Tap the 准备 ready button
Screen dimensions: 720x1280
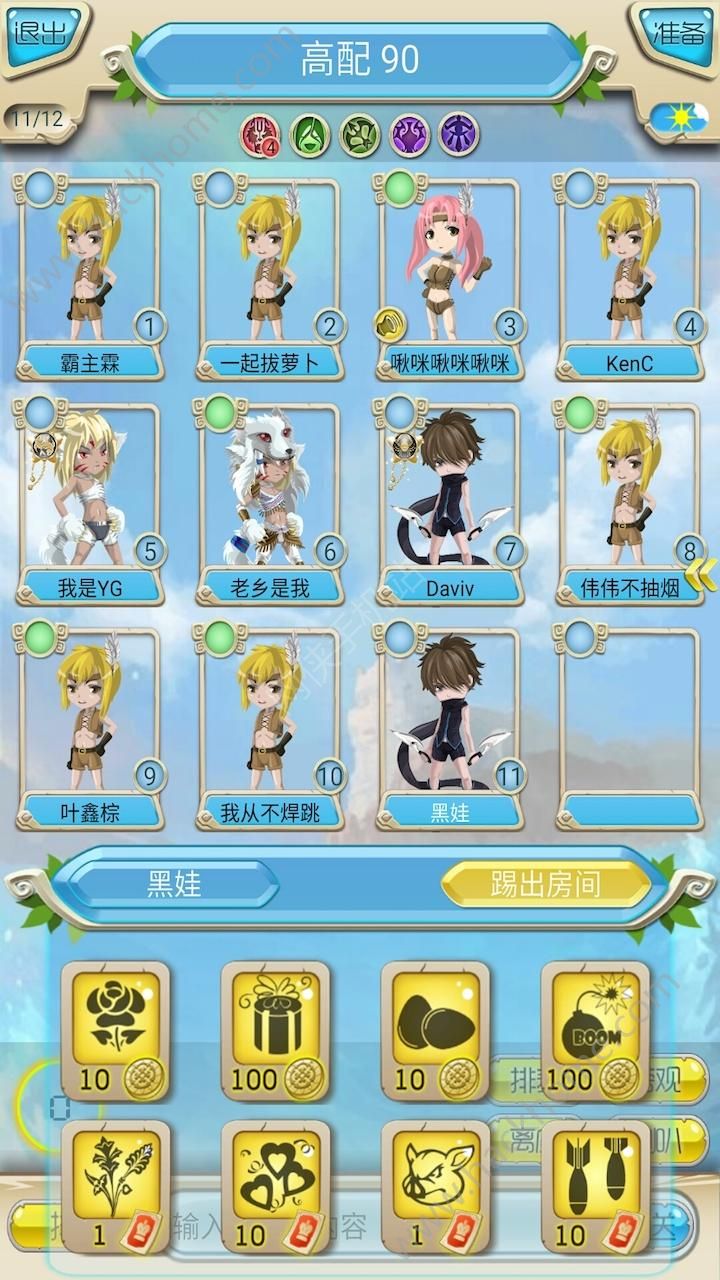coord(678,34)
